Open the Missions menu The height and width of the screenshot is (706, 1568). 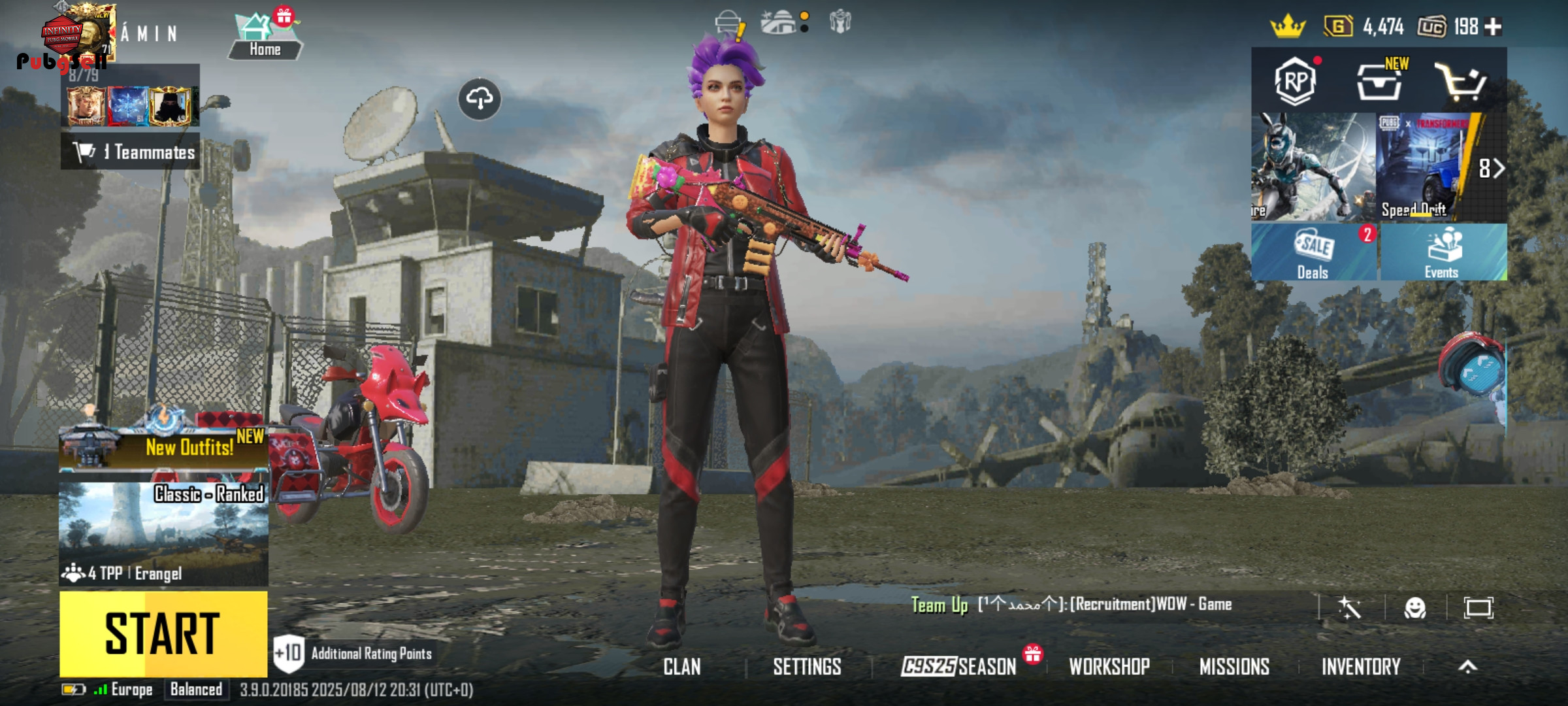1234,667
